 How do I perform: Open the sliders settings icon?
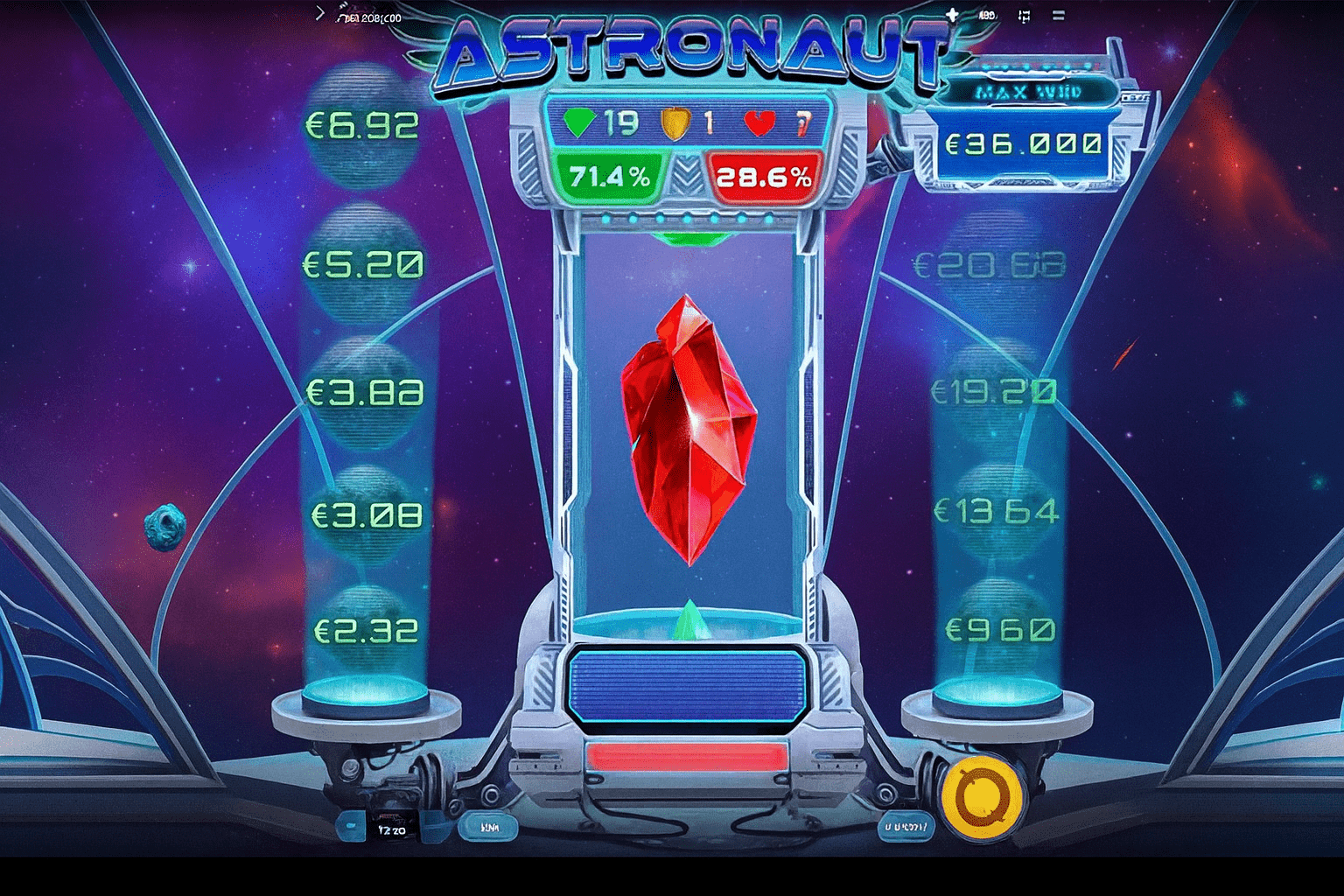[1024, 16]
